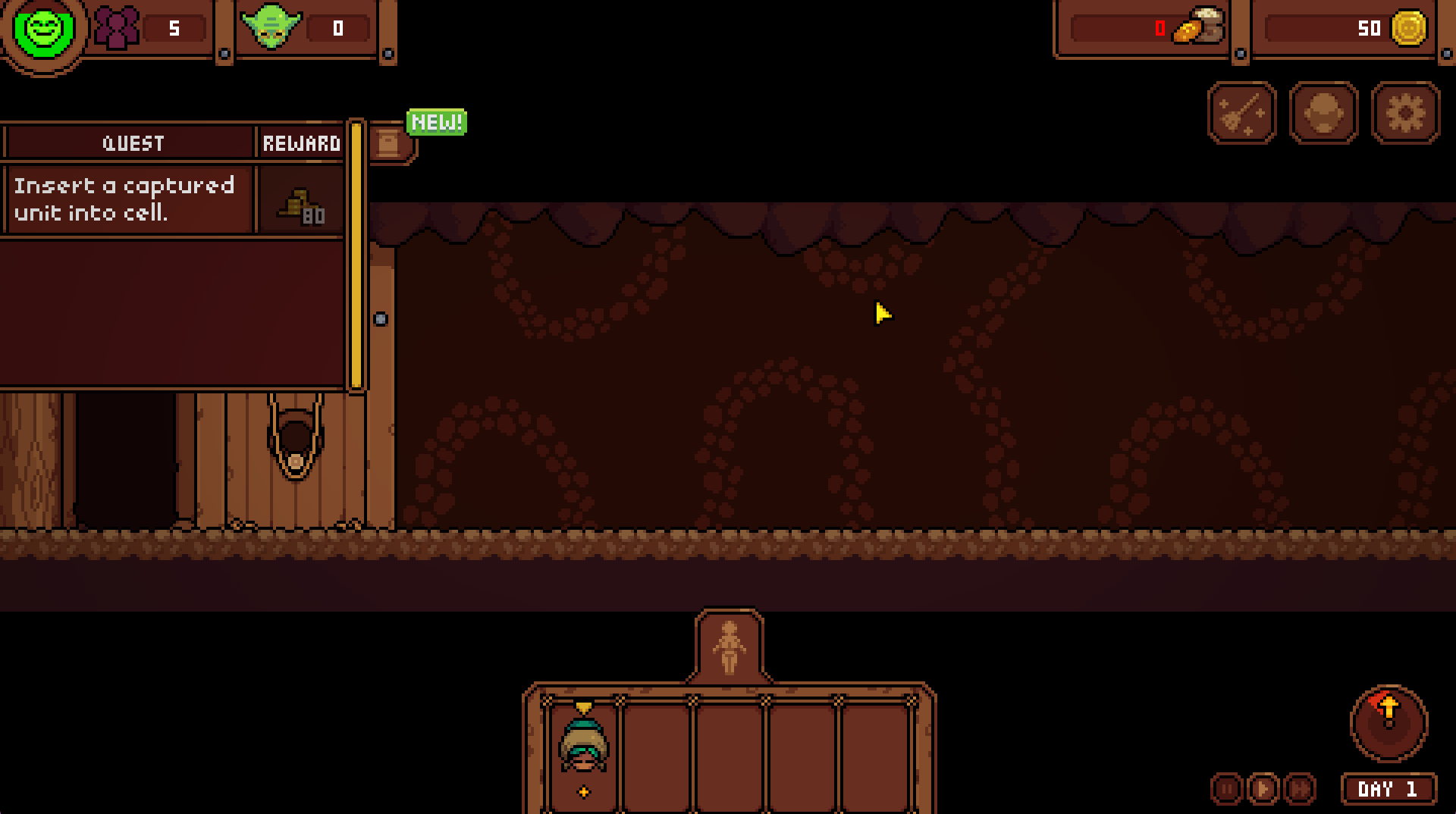The height and width of the screenshot is (814, 1456).
Task: Open the settings gear button
Action: pos(1405,114)
